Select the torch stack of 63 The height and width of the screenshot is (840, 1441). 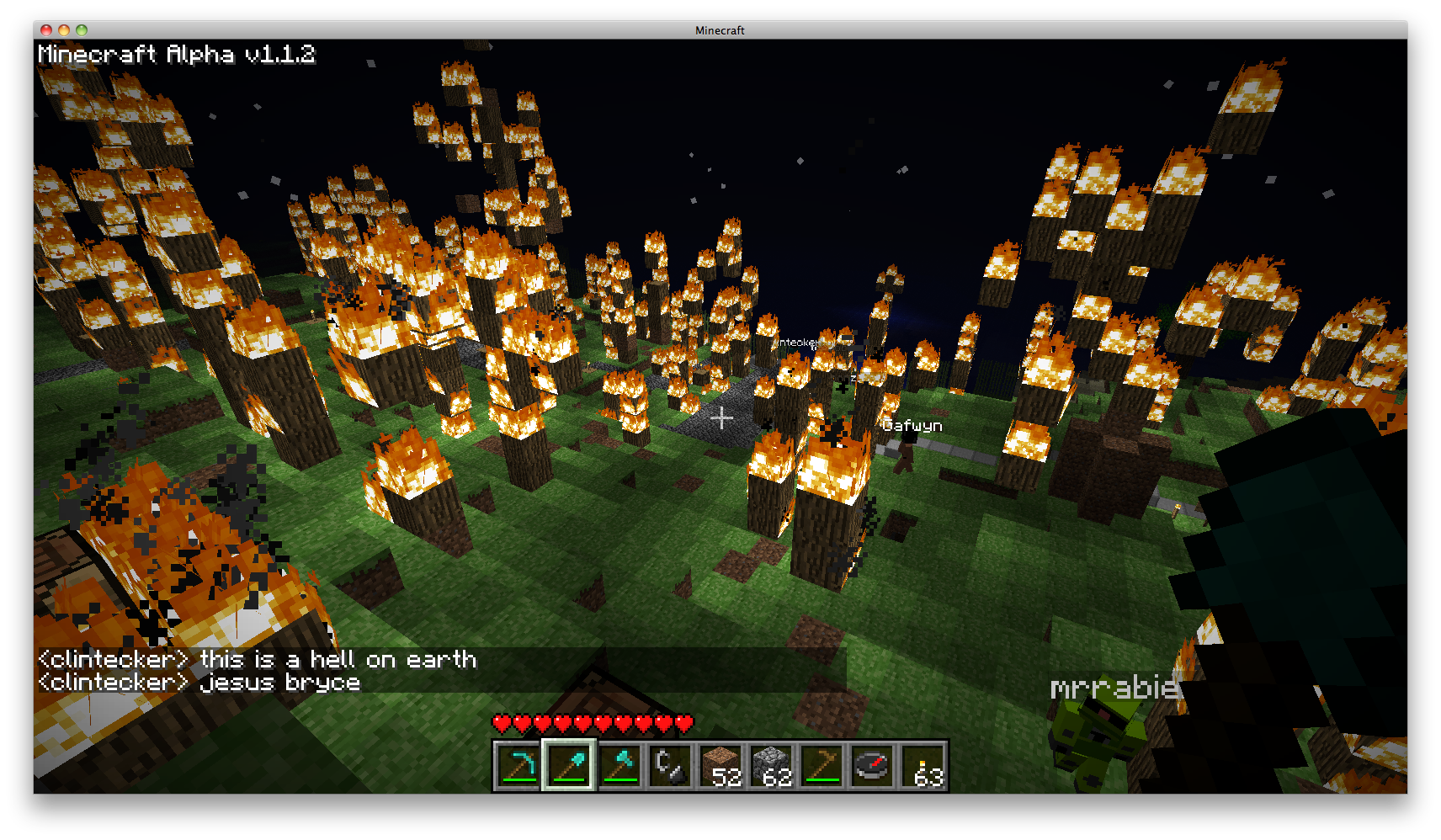pyautogui.click(x=923, y=766)
